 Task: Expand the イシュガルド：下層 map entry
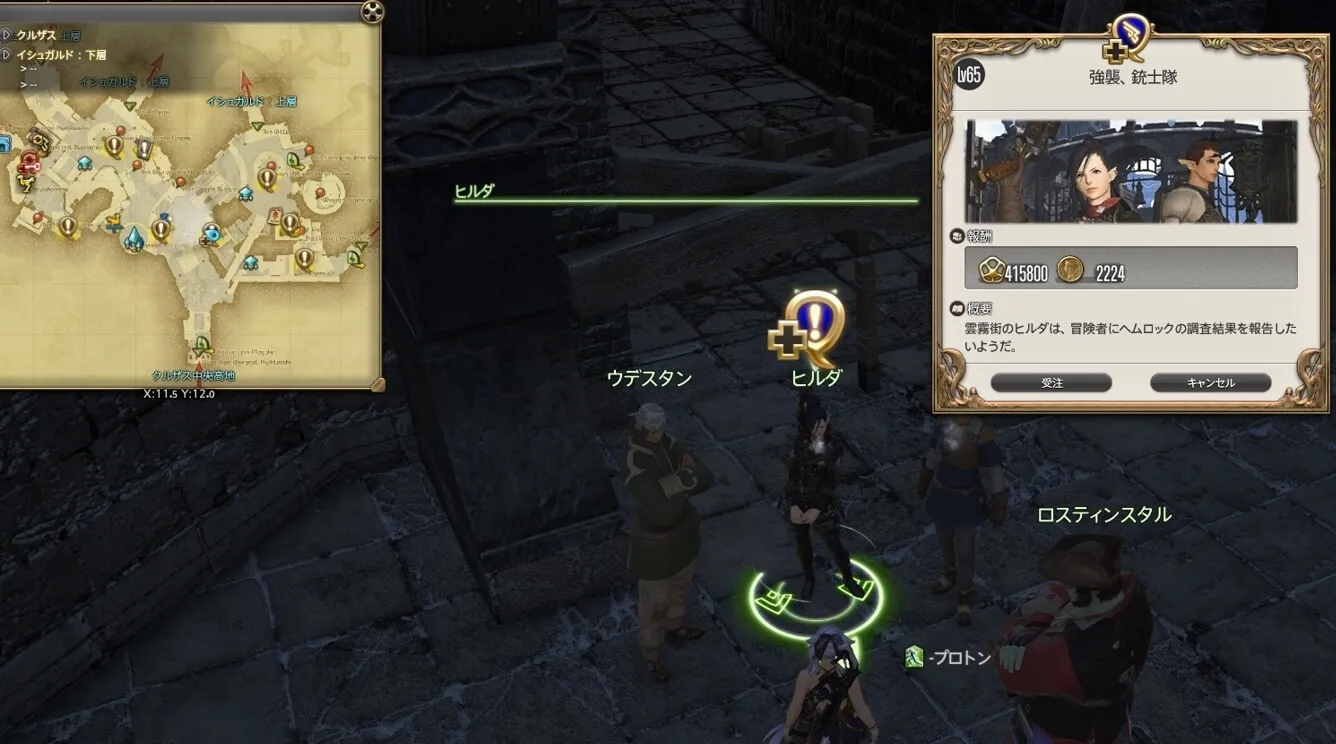click(x=7, y=54)
